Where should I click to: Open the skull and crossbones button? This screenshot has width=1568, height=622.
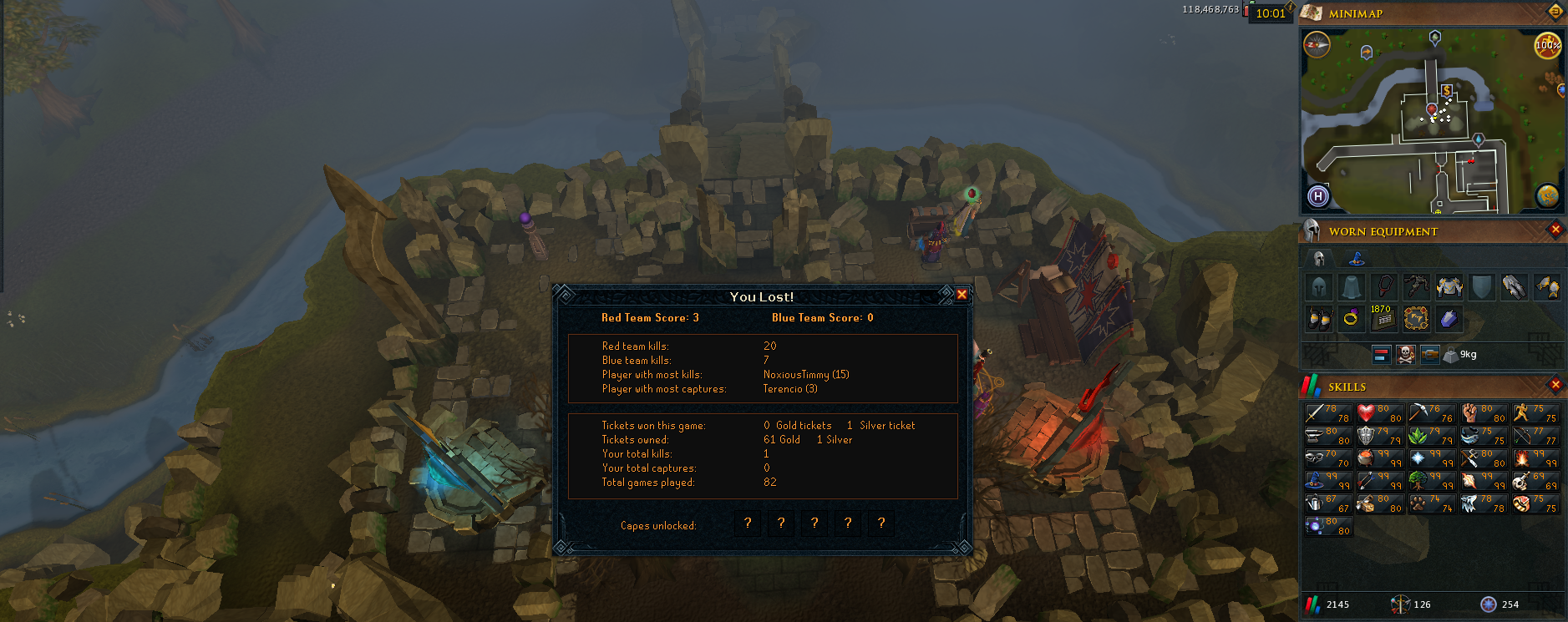coord(1406,355)
